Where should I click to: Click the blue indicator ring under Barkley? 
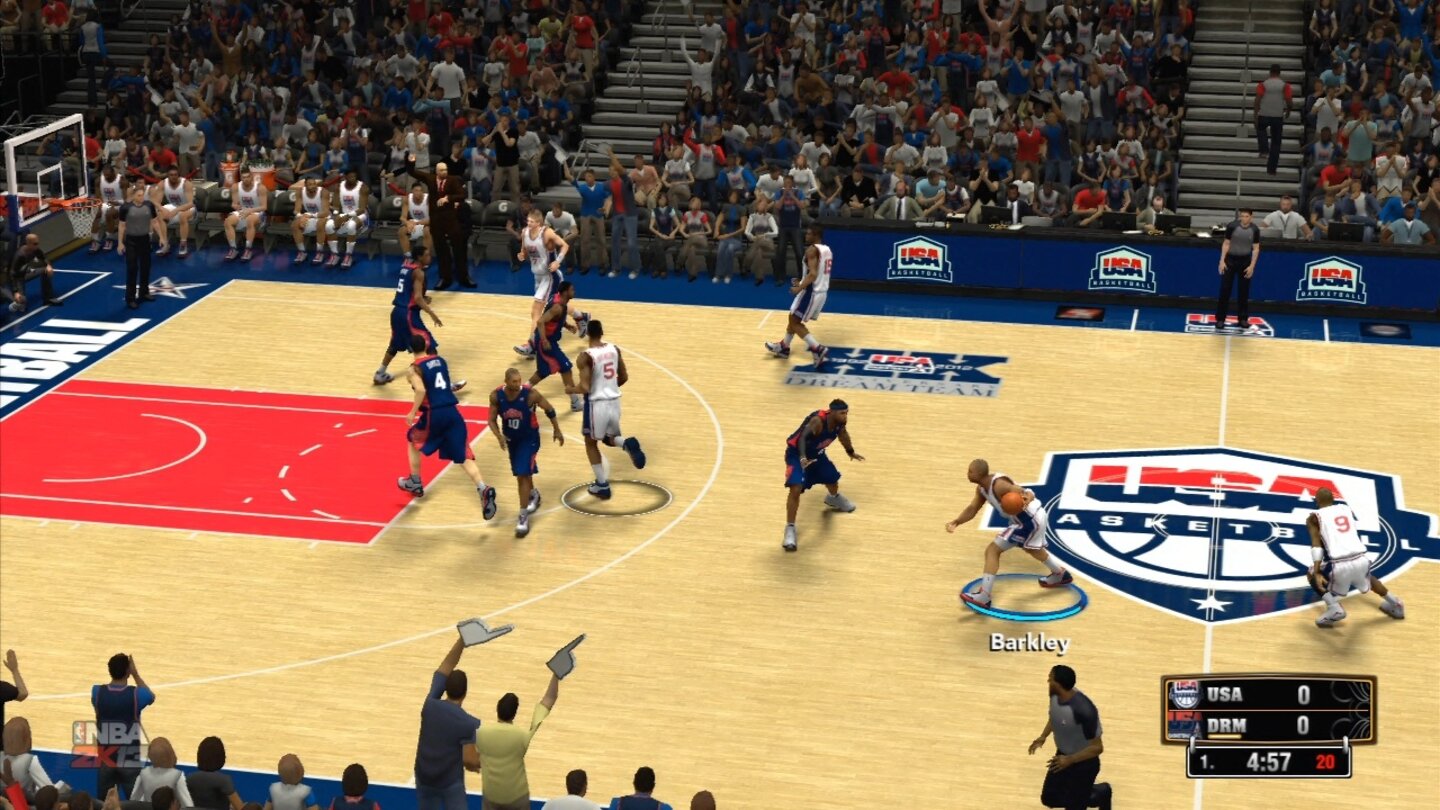coord(1022,598)
